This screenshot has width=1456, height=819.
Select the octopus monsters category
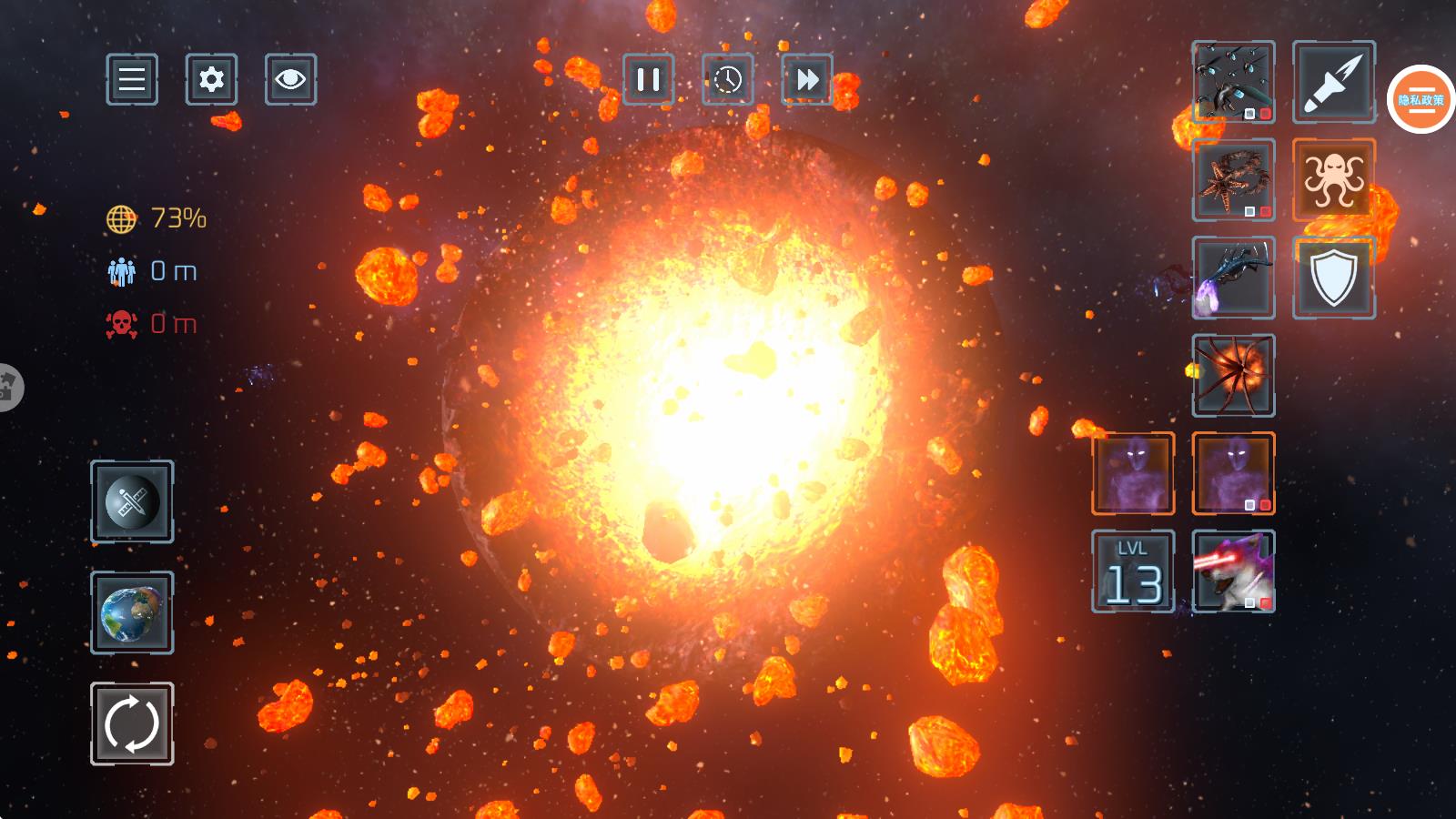click(1333, 179)
